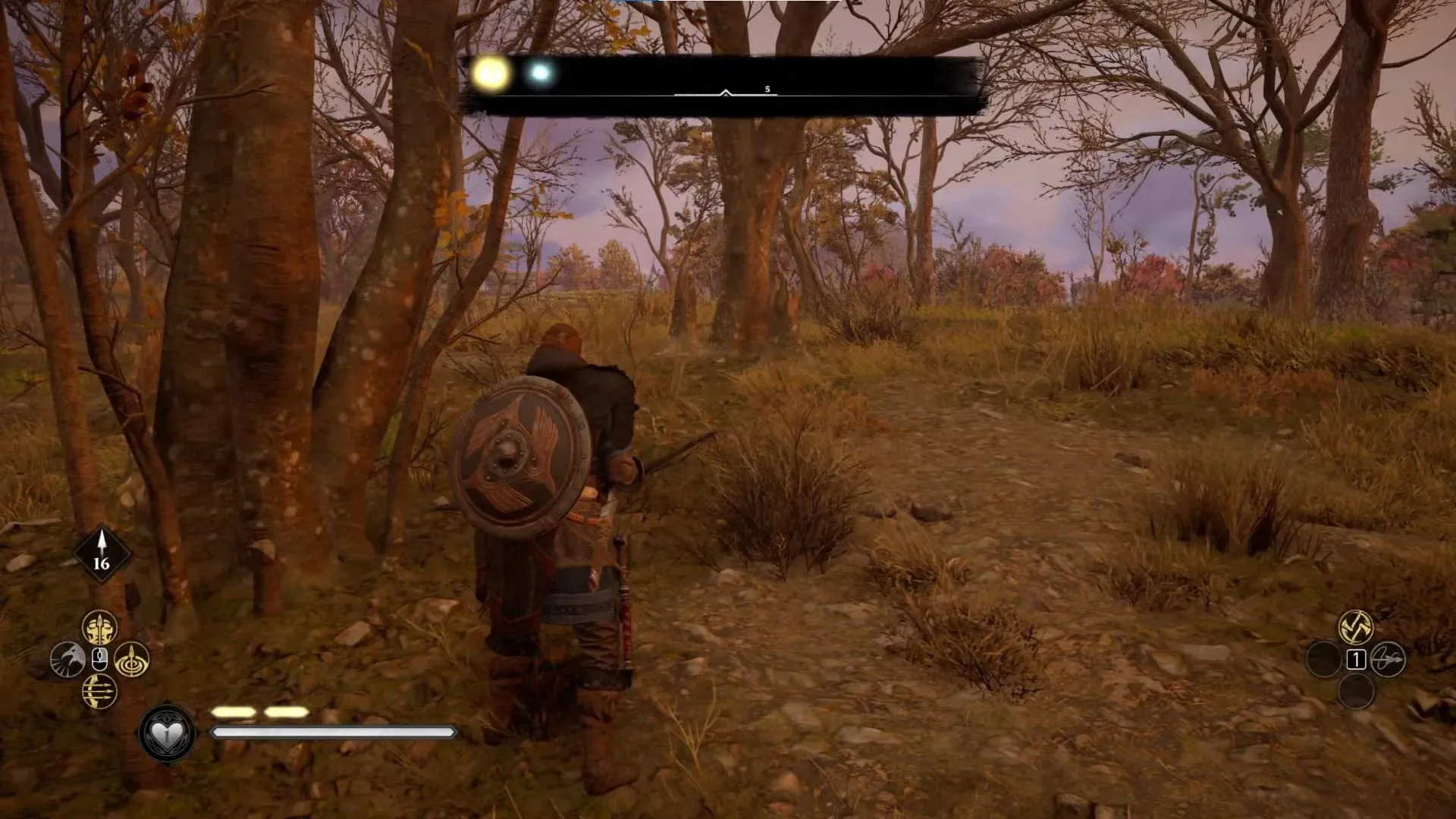Toggle the left empty quick-slot circle
Image resolution: width=1456 pixels, height=819 pixels.
click(x=1323, y=659)
